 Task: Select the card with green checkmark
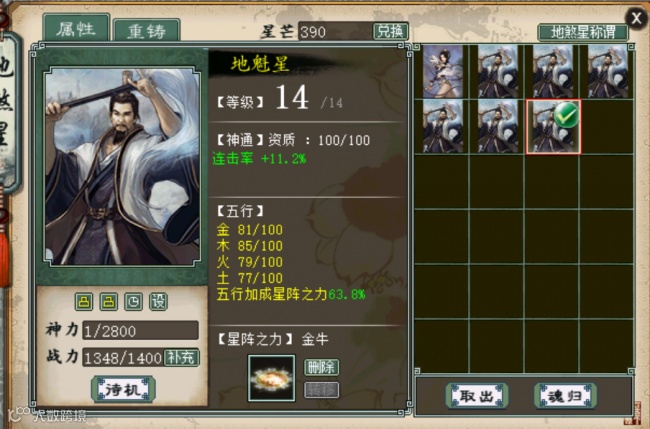pyautogui.click(x=553, y=126)
